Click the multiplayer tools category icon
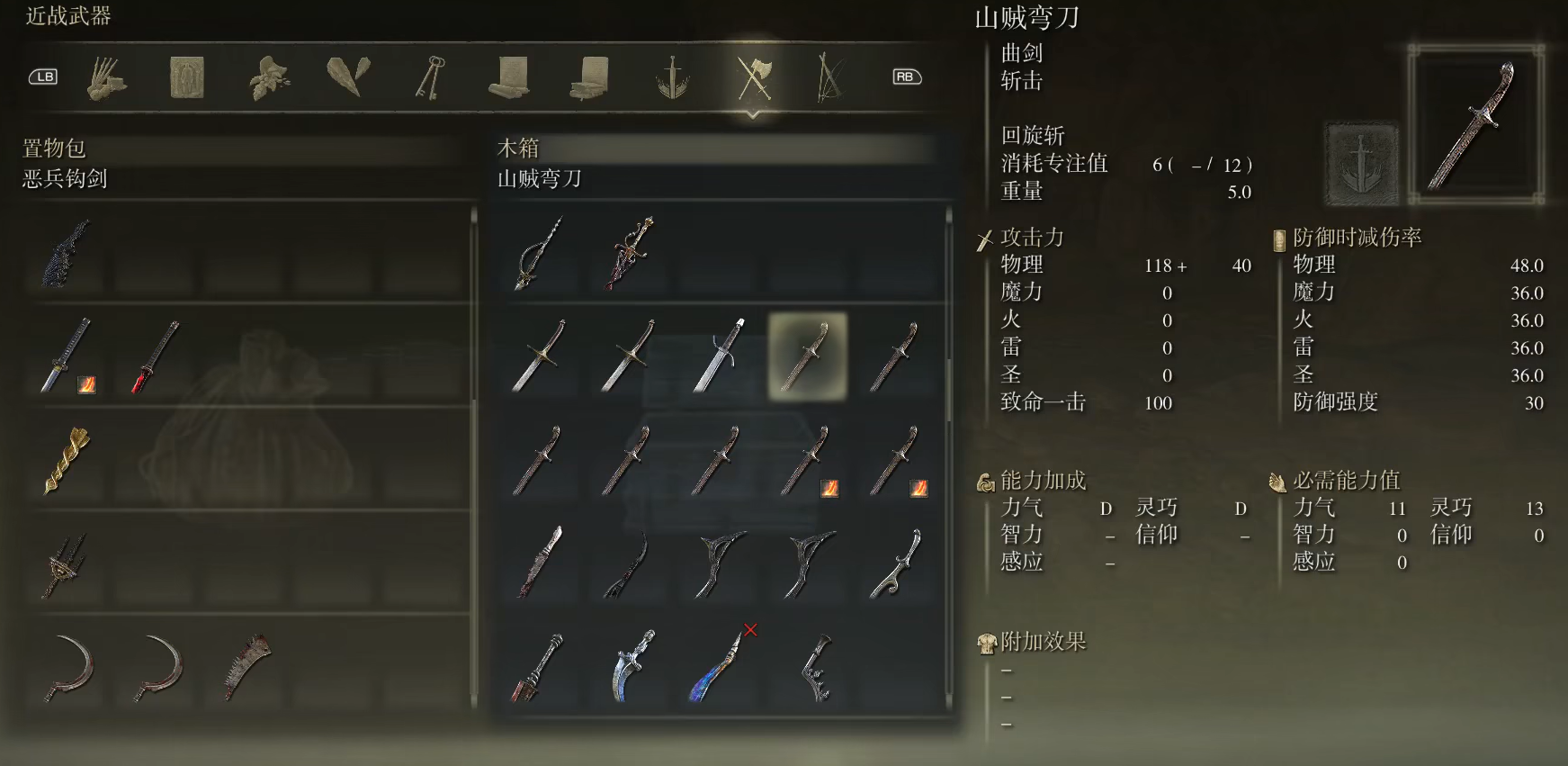The width and height of the screenshot is (1568, 766). [106, 78]
